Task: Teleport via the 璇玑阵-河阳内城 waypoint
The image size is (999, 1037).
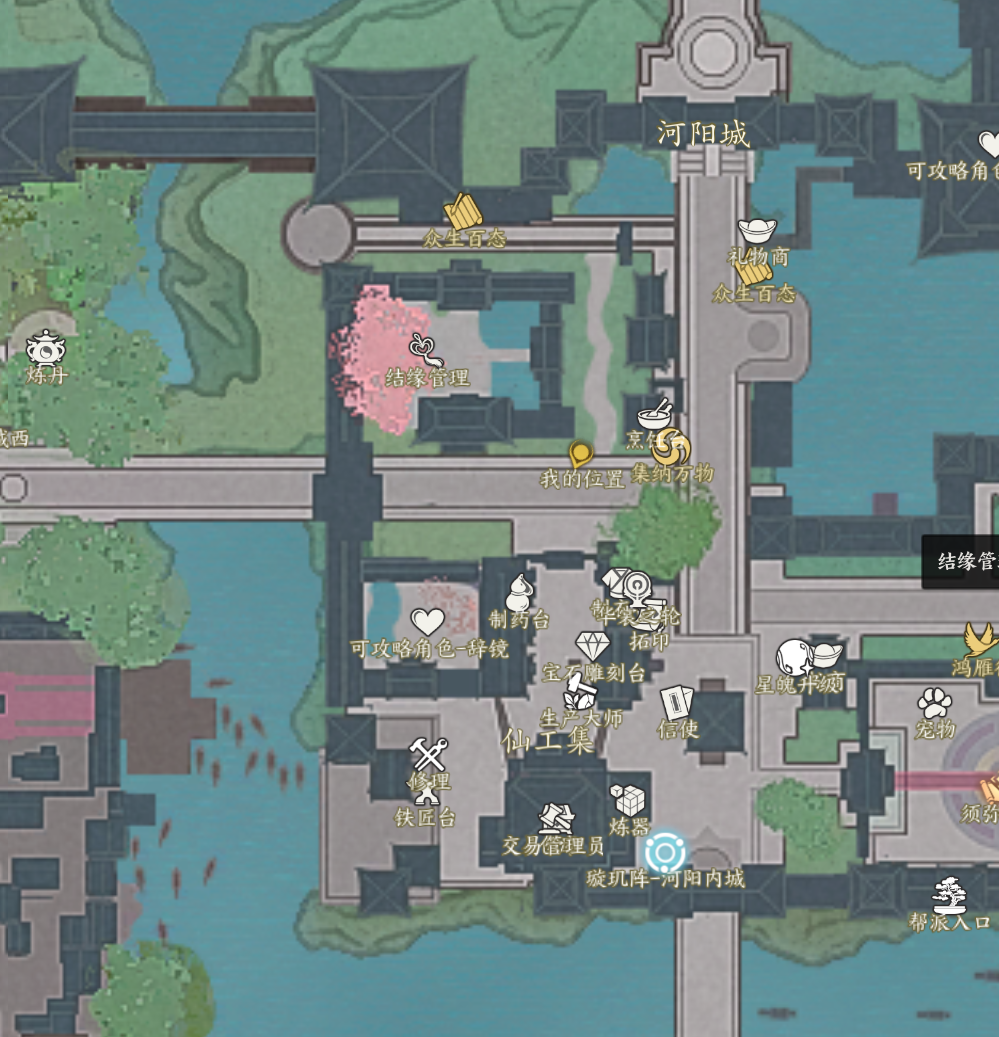Action: point(665,853)
